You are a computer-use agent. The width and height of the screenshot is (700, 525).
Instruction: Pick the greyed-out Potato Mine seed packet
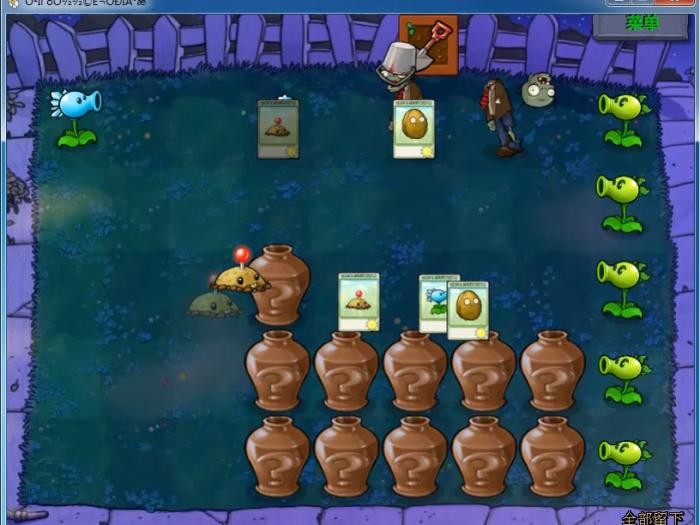(278, 129)
